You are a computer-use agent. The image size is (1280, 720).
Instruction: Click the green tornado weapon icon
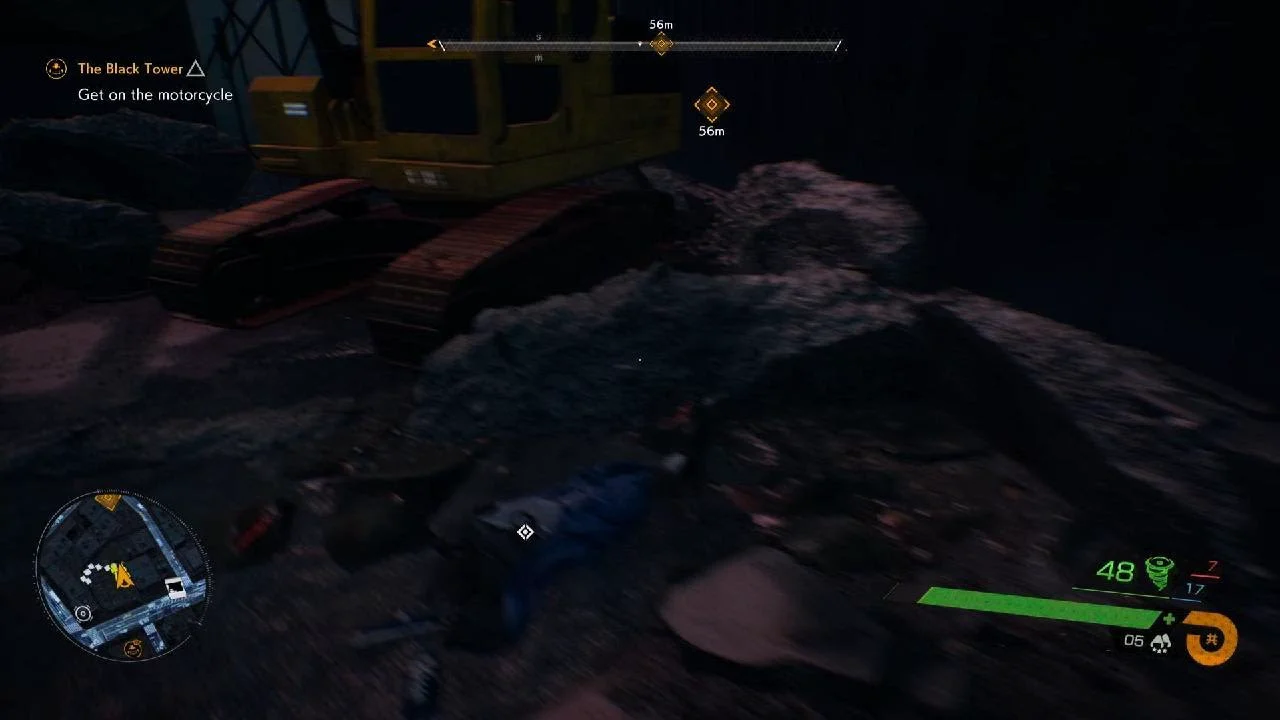pos(1160,572)
